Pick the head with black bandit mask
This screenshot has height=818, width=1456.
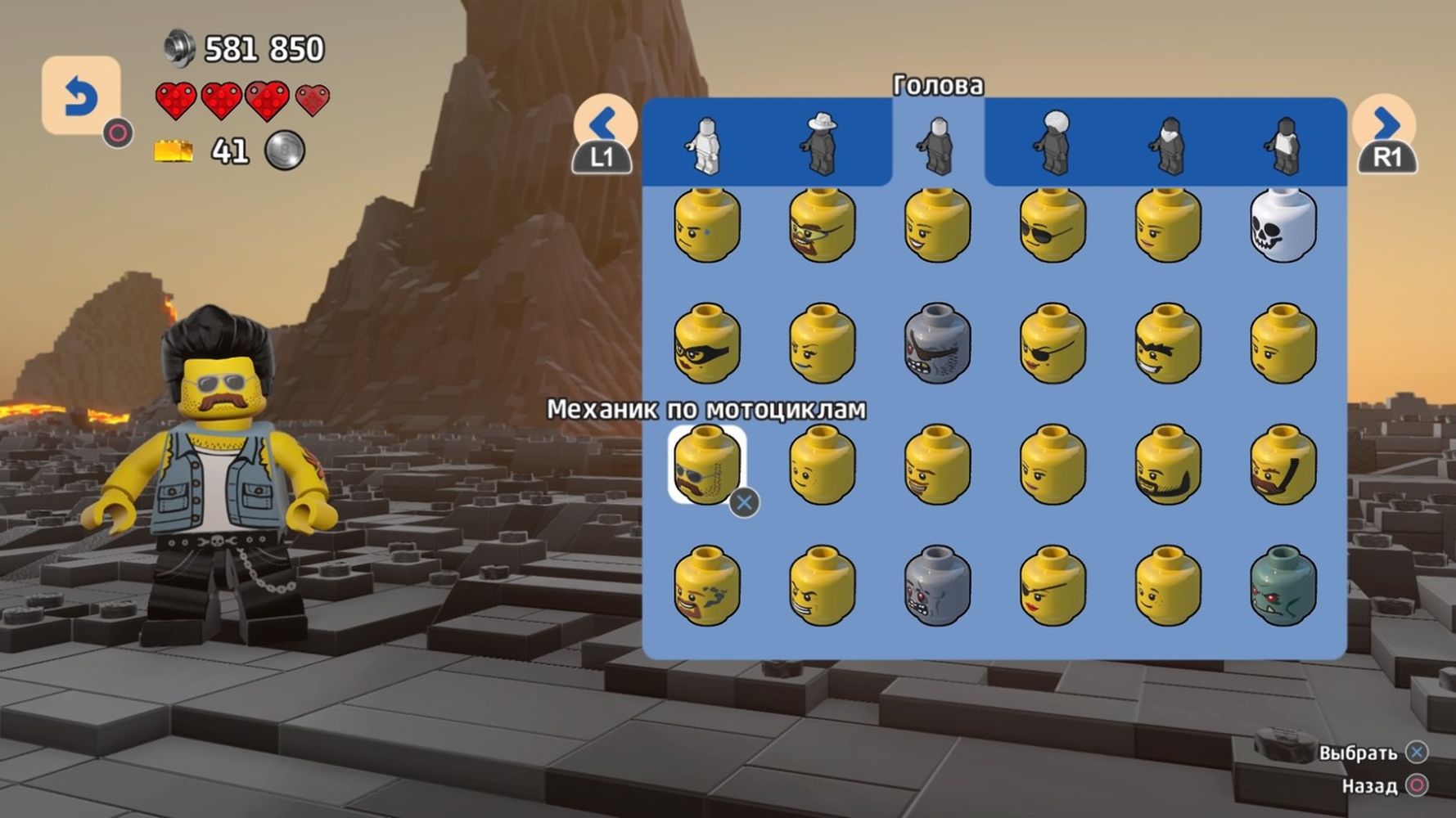[707, 344]
